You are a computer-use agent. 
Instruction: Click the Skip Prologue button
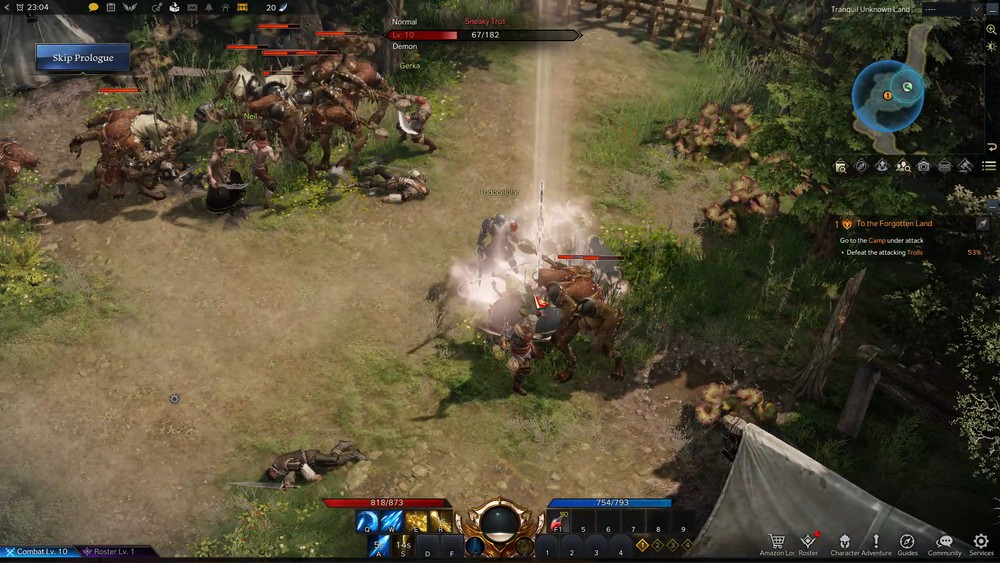point(83,58)
